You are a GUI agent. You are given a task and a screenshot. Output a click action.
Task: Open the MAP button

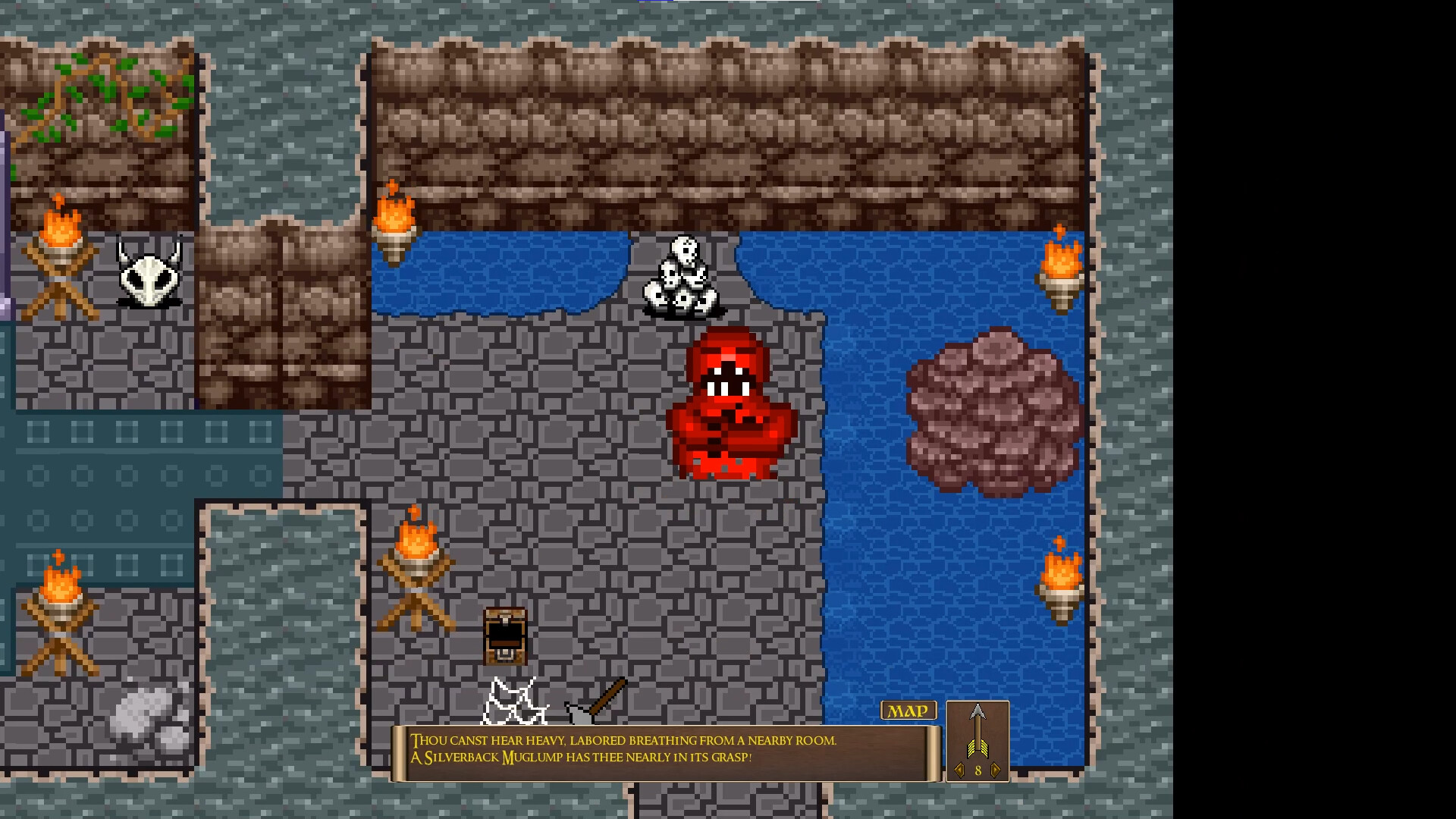908,711
